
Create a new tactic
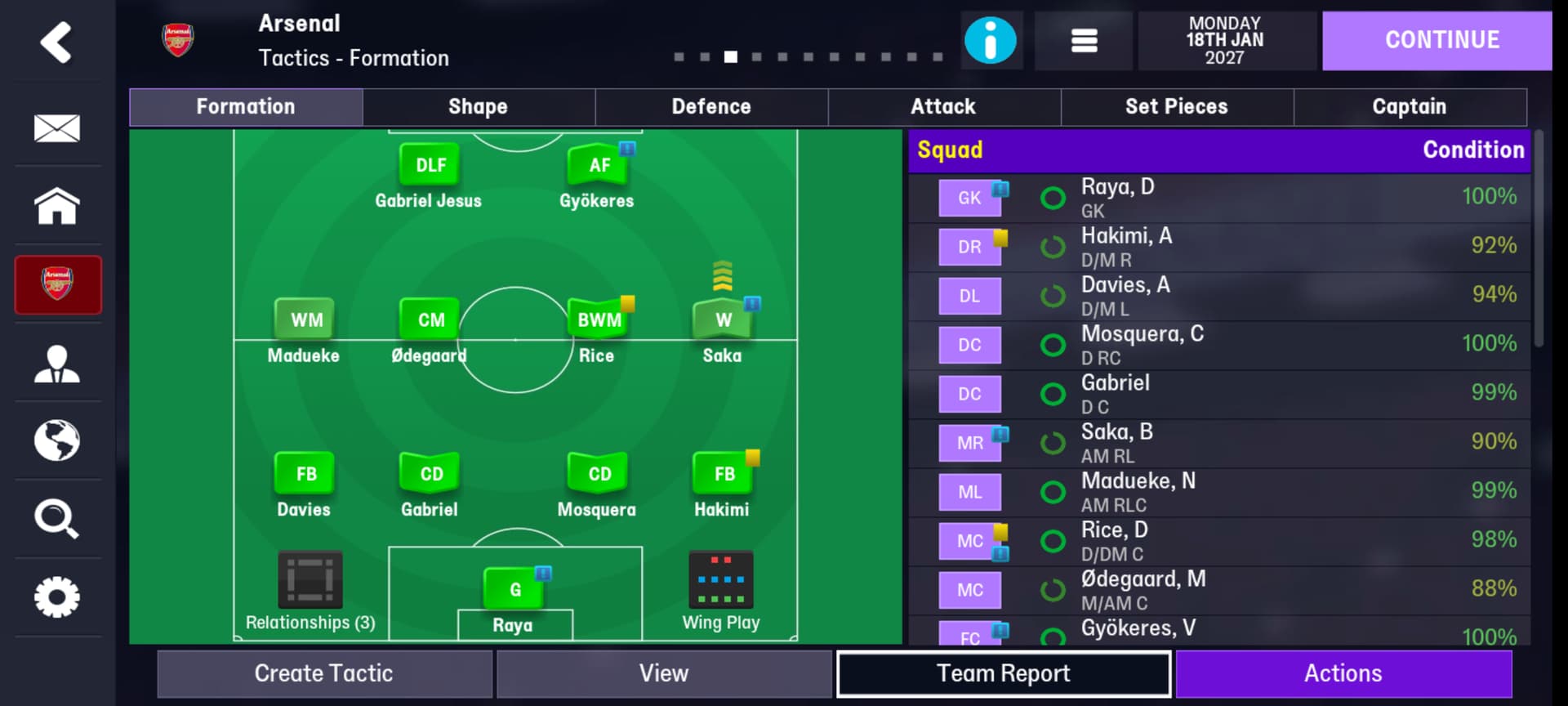click(x=324, y=673)
